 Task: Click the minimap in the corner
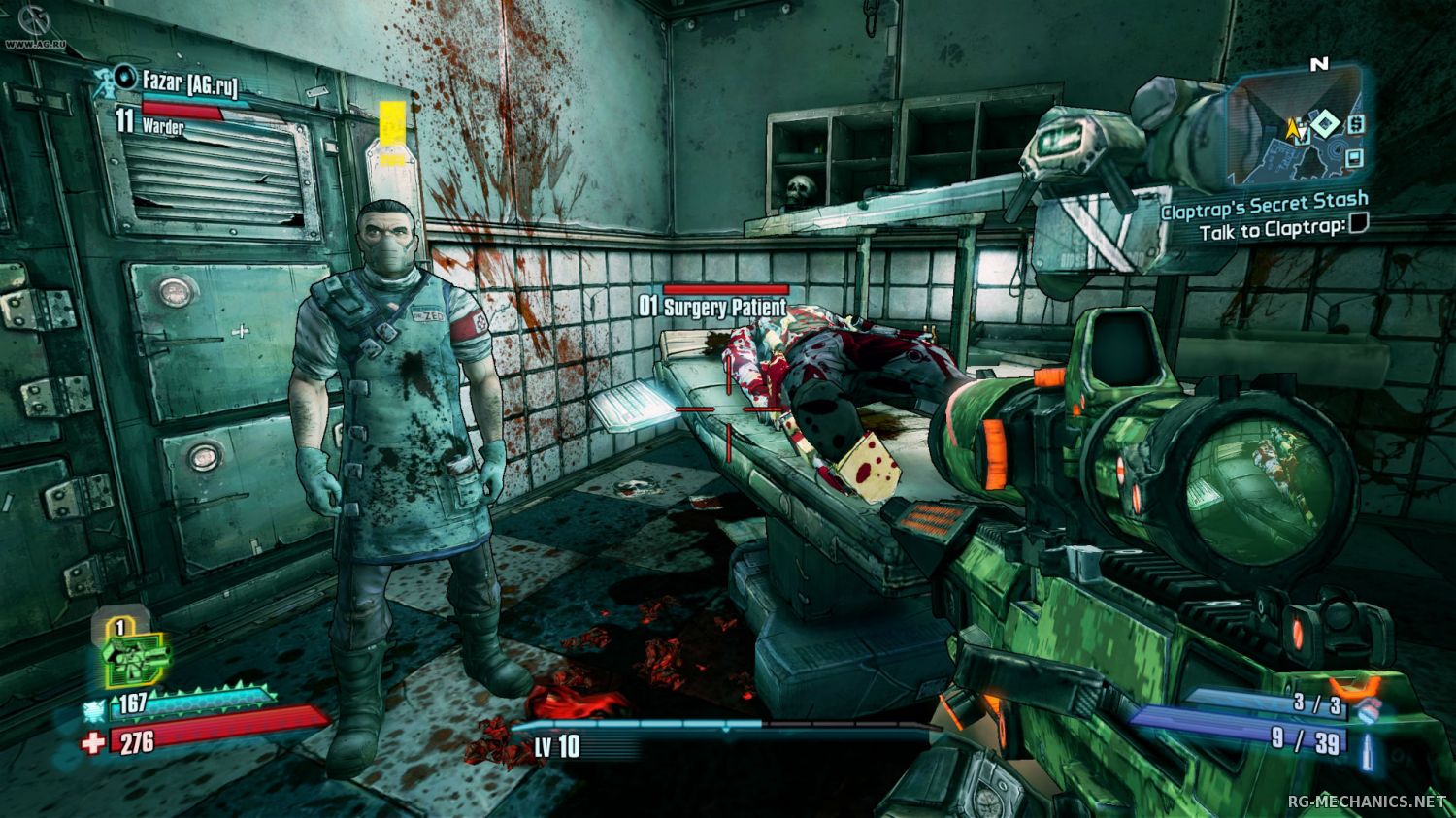1296,127
